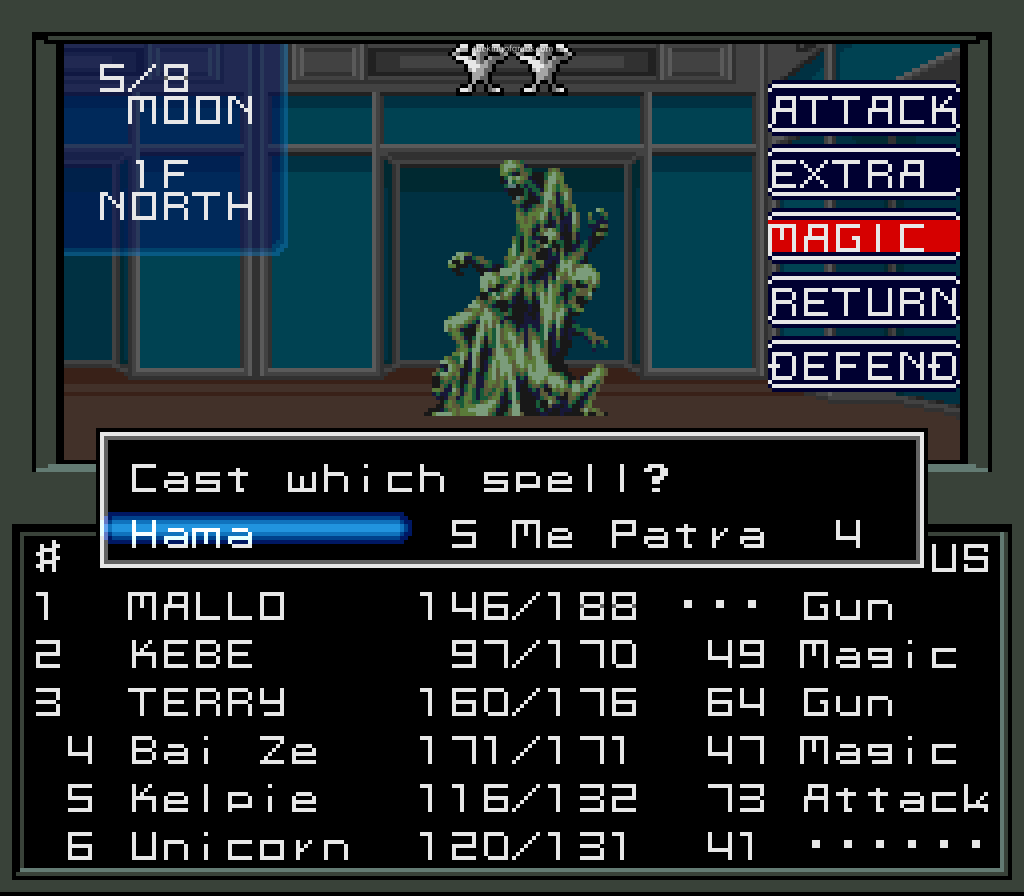The image size is (1024, 896).
Task: Choose the Me Patra spell
Action: 640,534
